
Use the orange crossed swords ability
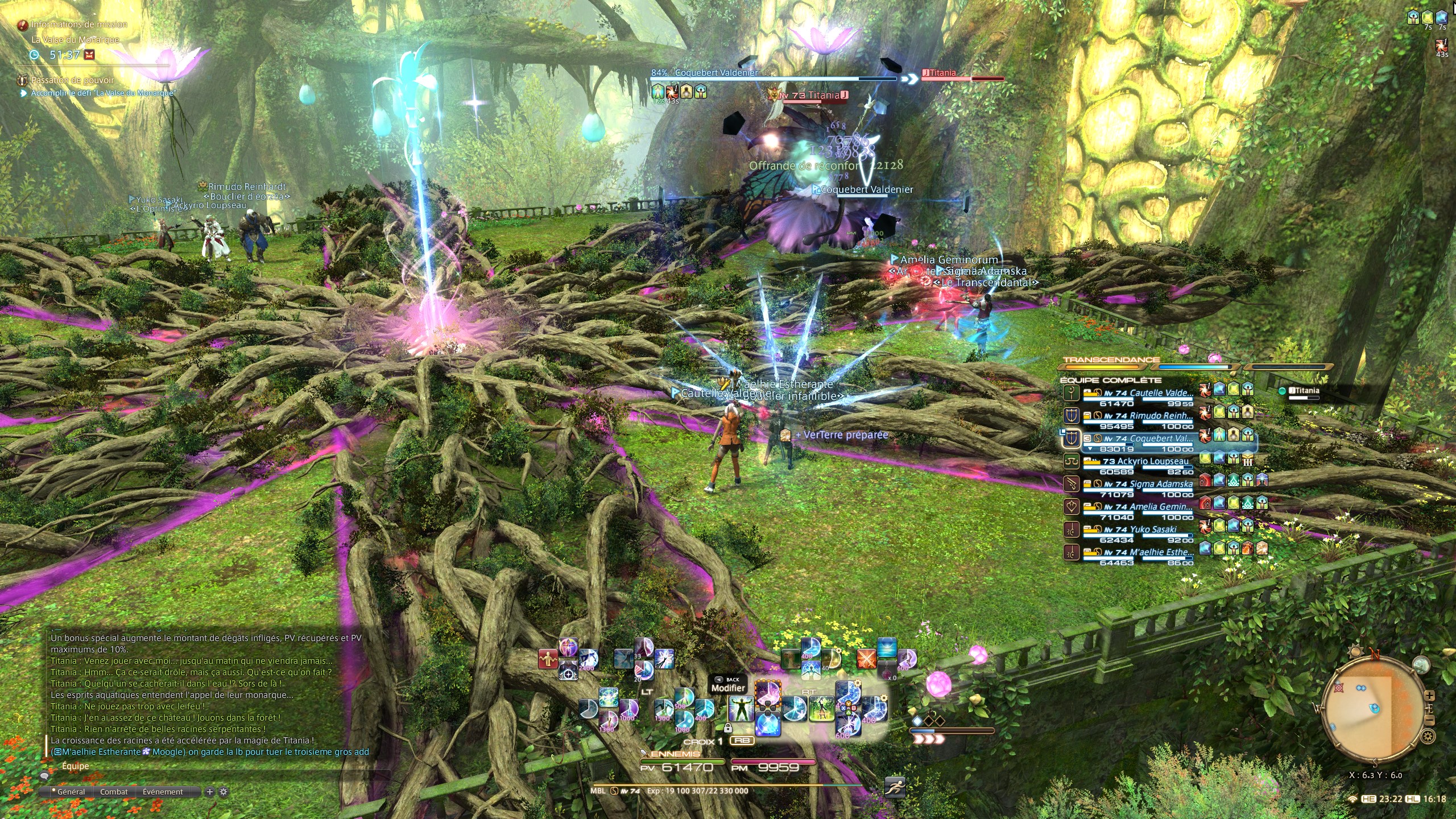click(x=866, y=659)
